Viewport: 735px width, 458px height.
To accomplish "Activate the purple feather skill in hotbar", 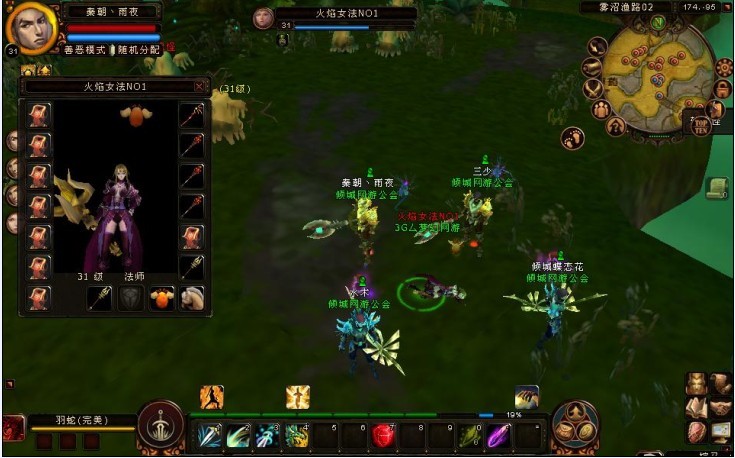I will 499,435.
